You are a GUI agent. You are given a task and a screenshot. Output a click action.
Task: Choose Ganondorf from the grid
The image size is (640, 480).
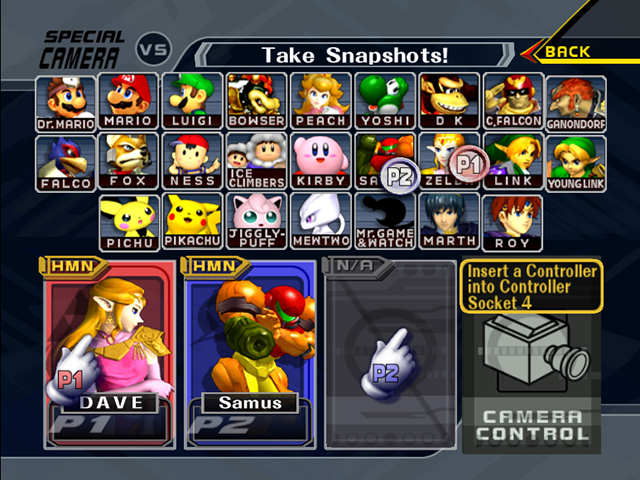pos(575,103)
